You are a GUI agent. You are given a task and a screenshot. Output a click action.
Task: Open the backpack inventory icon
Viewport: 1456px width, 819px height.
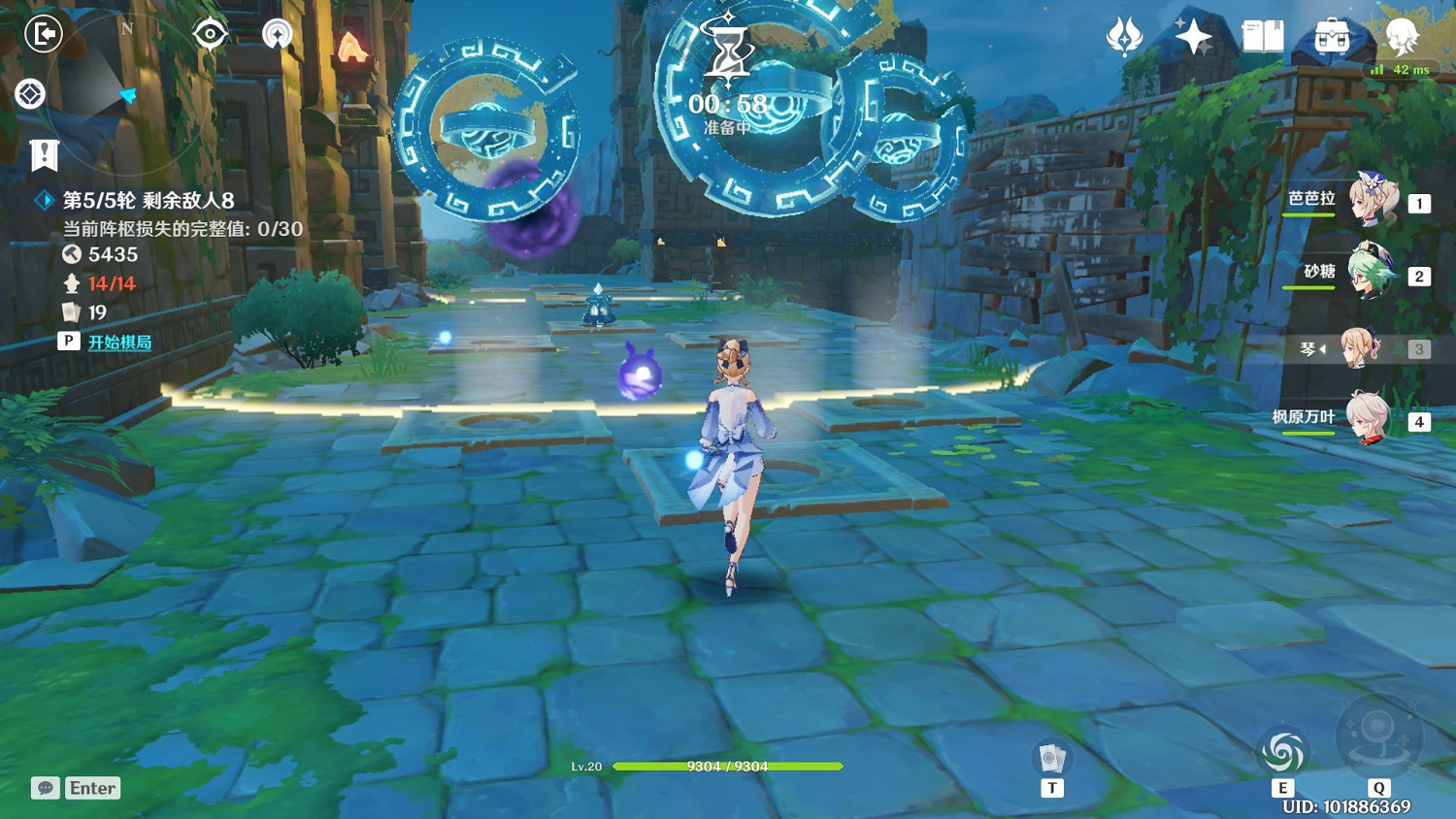(x=1332, y=37)
